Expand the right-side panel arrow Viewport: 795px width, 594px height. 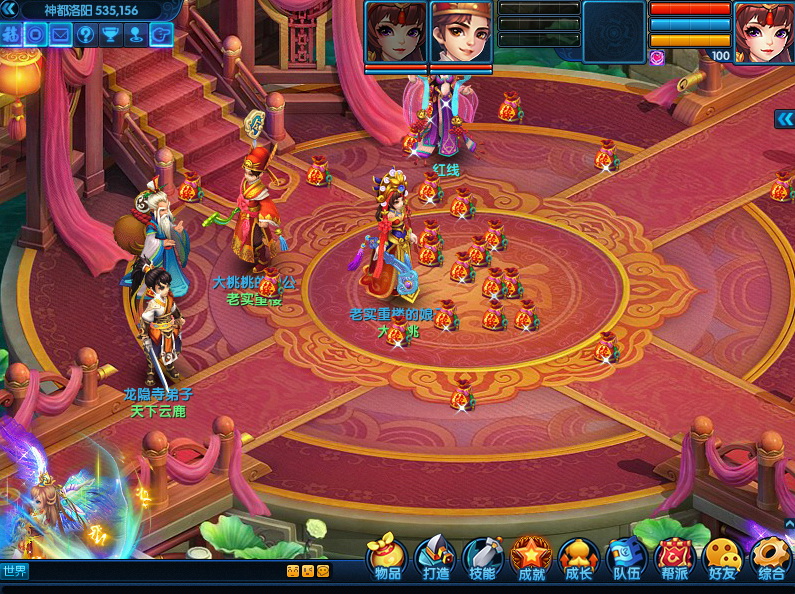(x=784, y=119)
